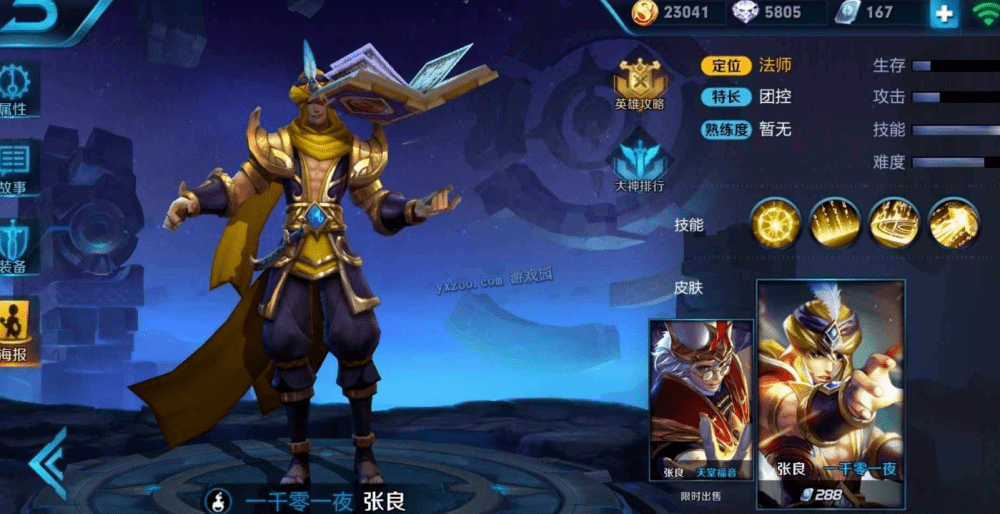
Task: Select the 一千零一夜 skin card
Action: coord(830,380)
